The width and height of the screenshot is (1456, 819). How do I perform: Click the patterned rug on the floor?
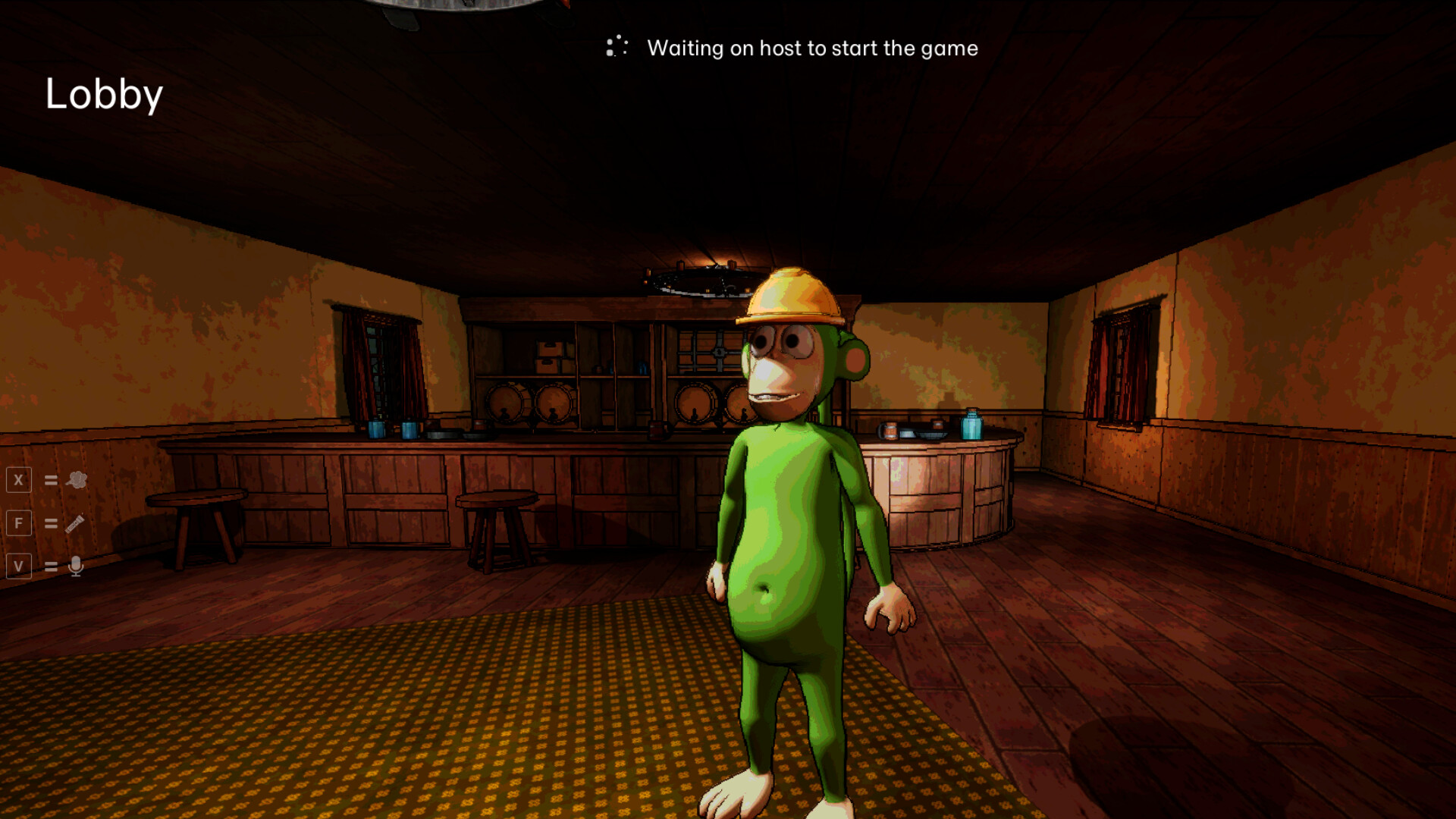(x=455, y=720)
